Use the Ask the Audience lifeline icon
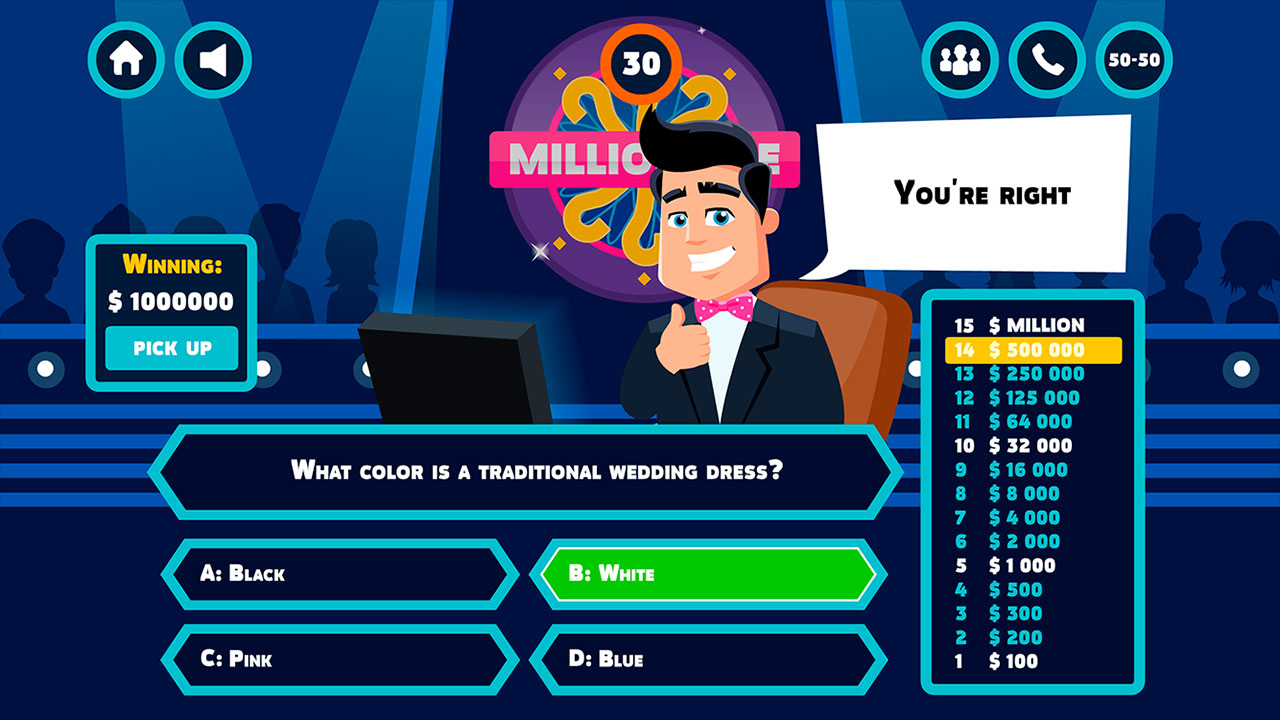Viewport: 1280px width, 720px height. pyautogui.click(x=958, y=59)
